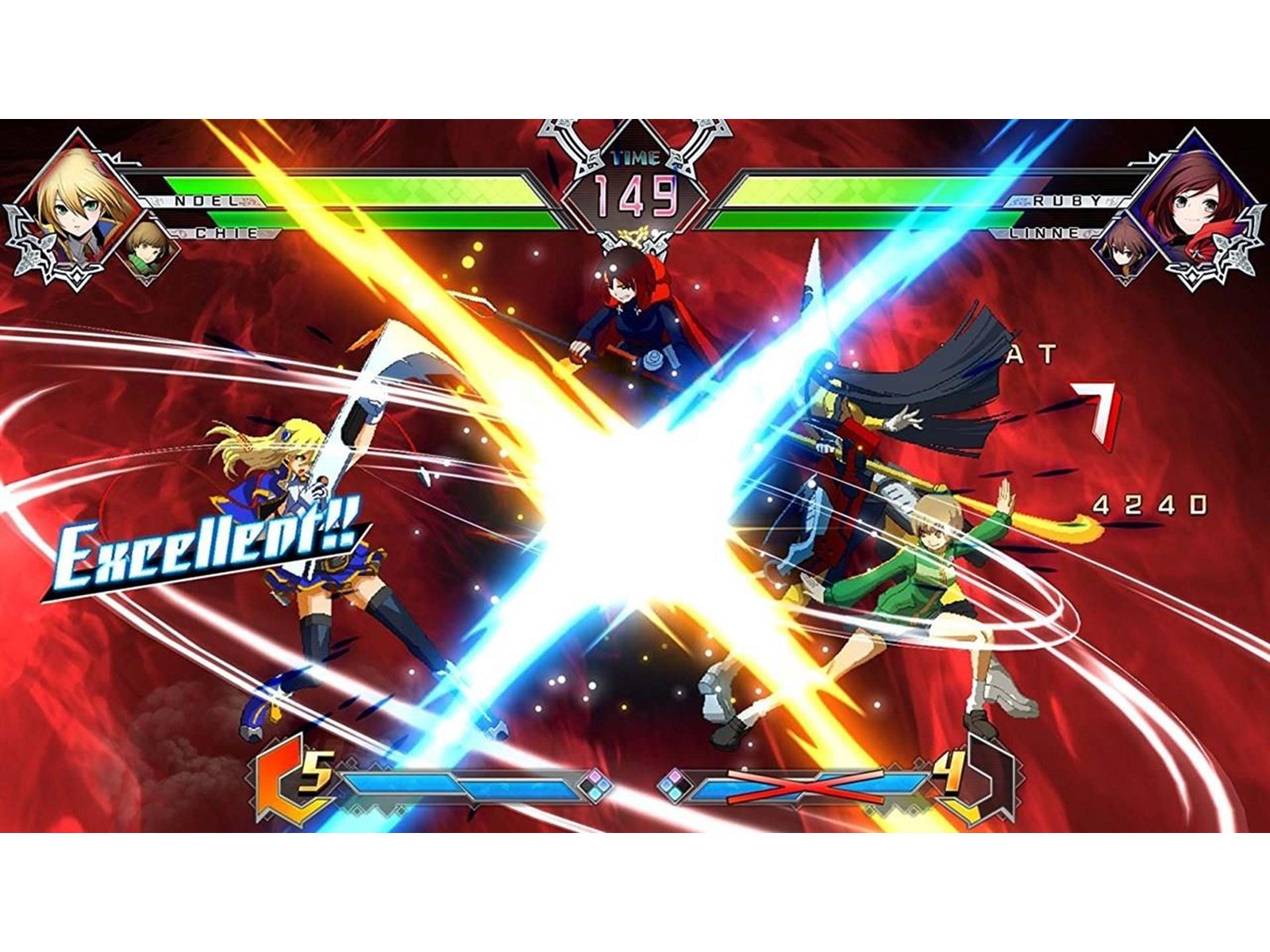Select the Noel character portrait
The width and height of the screenshot is (1270, 952).
tap(75, 206)
